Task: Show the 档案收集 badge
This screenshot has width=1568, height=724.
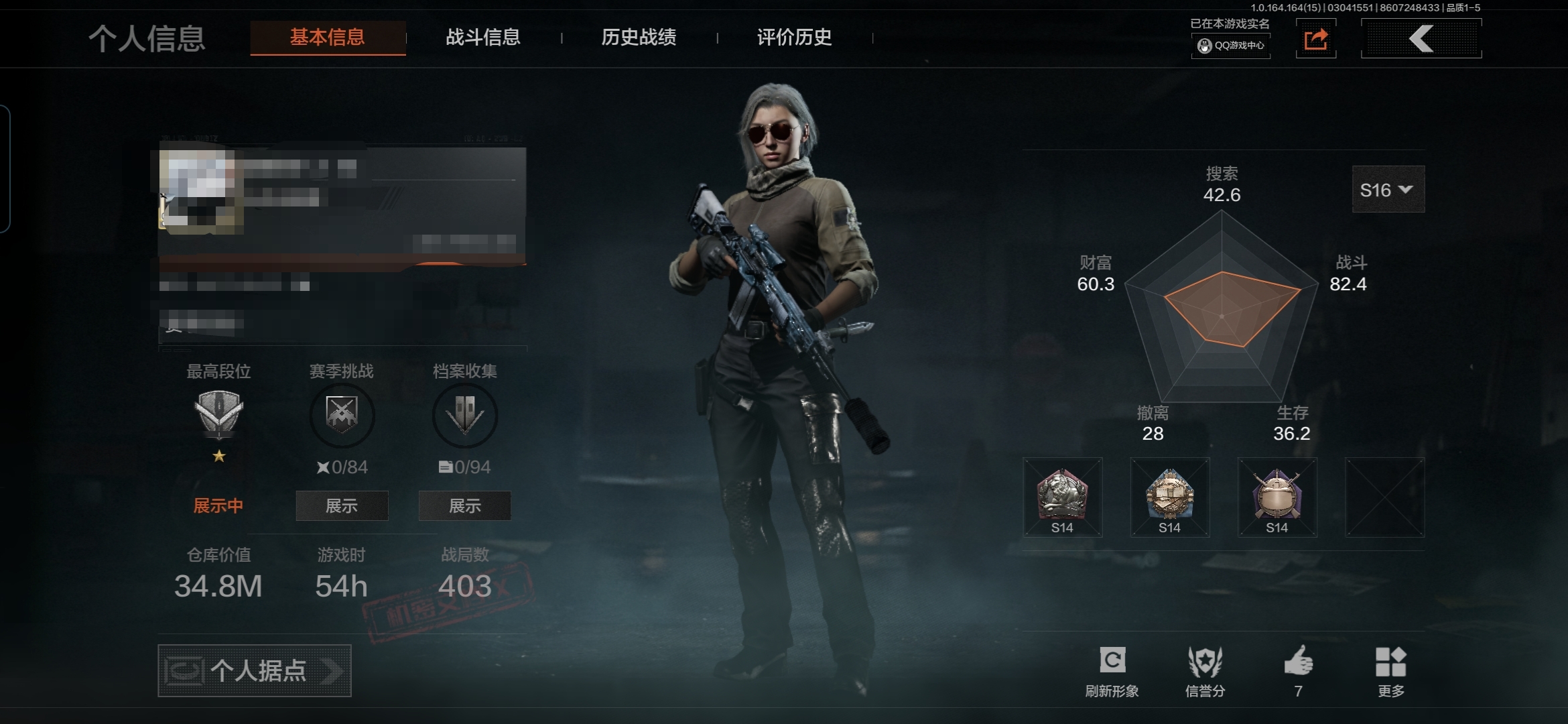Action: [x=465, y=506]
